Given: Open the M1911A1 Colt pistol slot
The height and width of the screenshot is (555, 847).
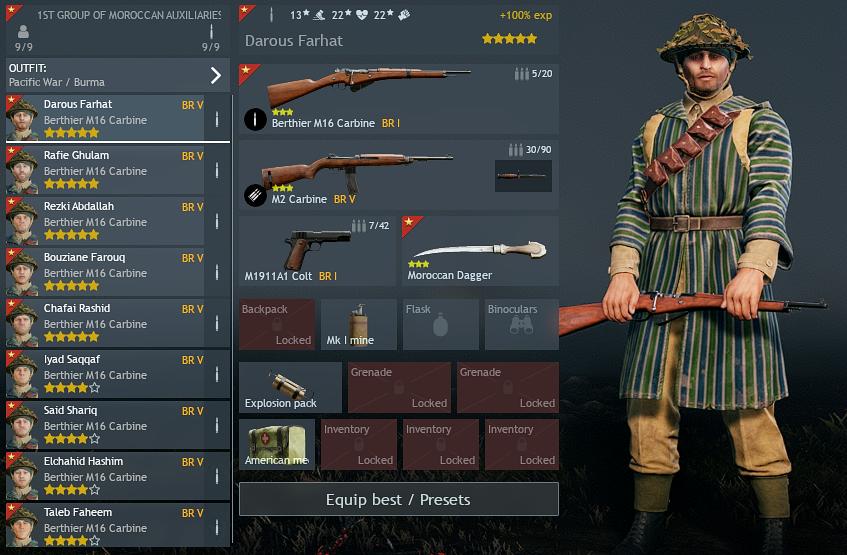Looking at the screenshot, I should (318, 251).
